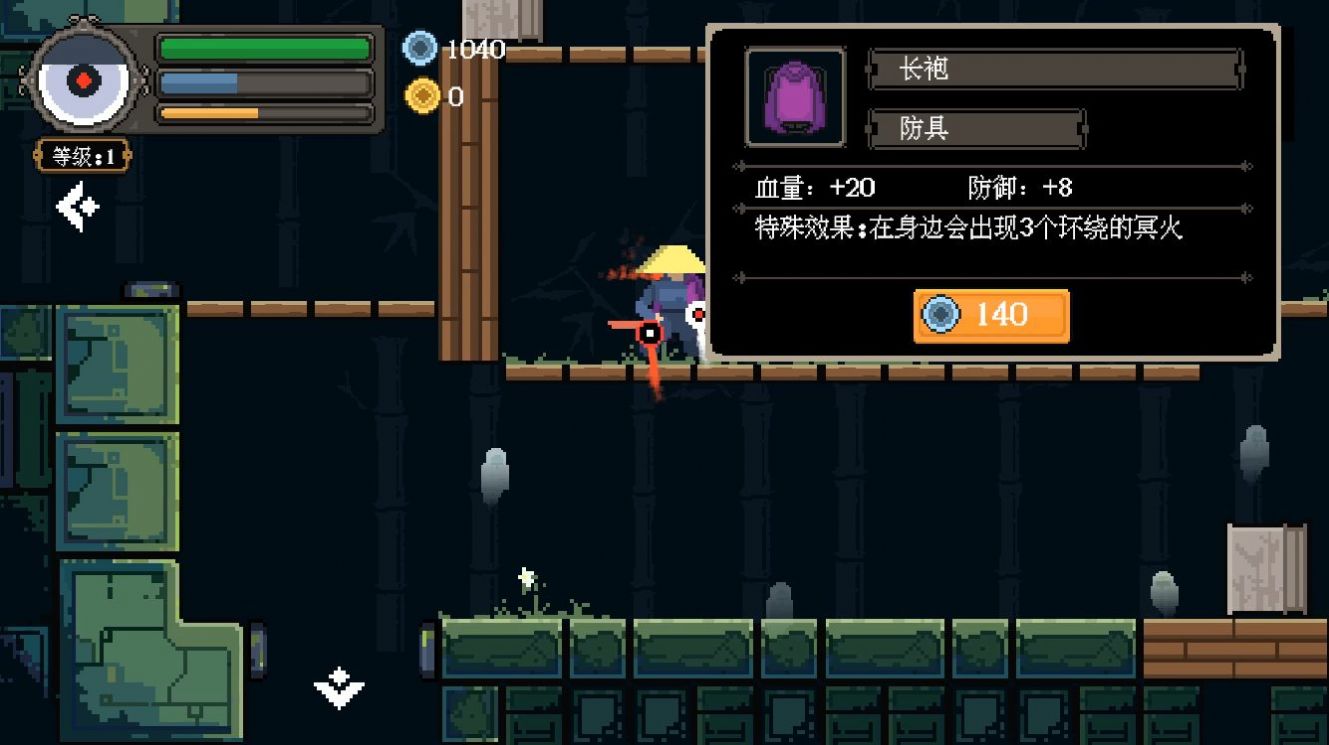Screen dimensions: 1329x745
Task: Click the green health bar
Action: coord(263,46)
